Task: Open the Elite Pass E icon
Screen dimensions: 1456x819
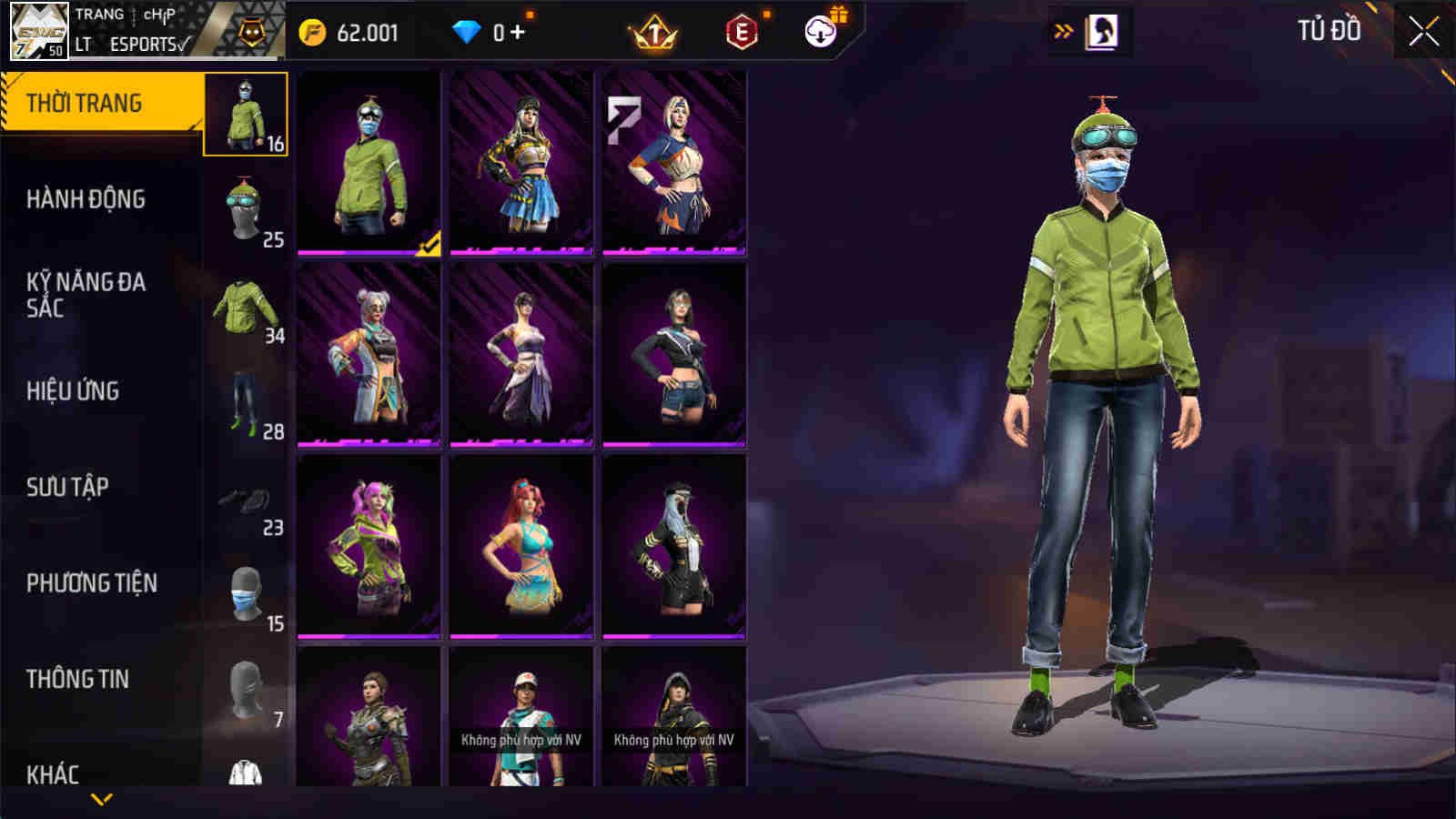Action: [743, 30]
